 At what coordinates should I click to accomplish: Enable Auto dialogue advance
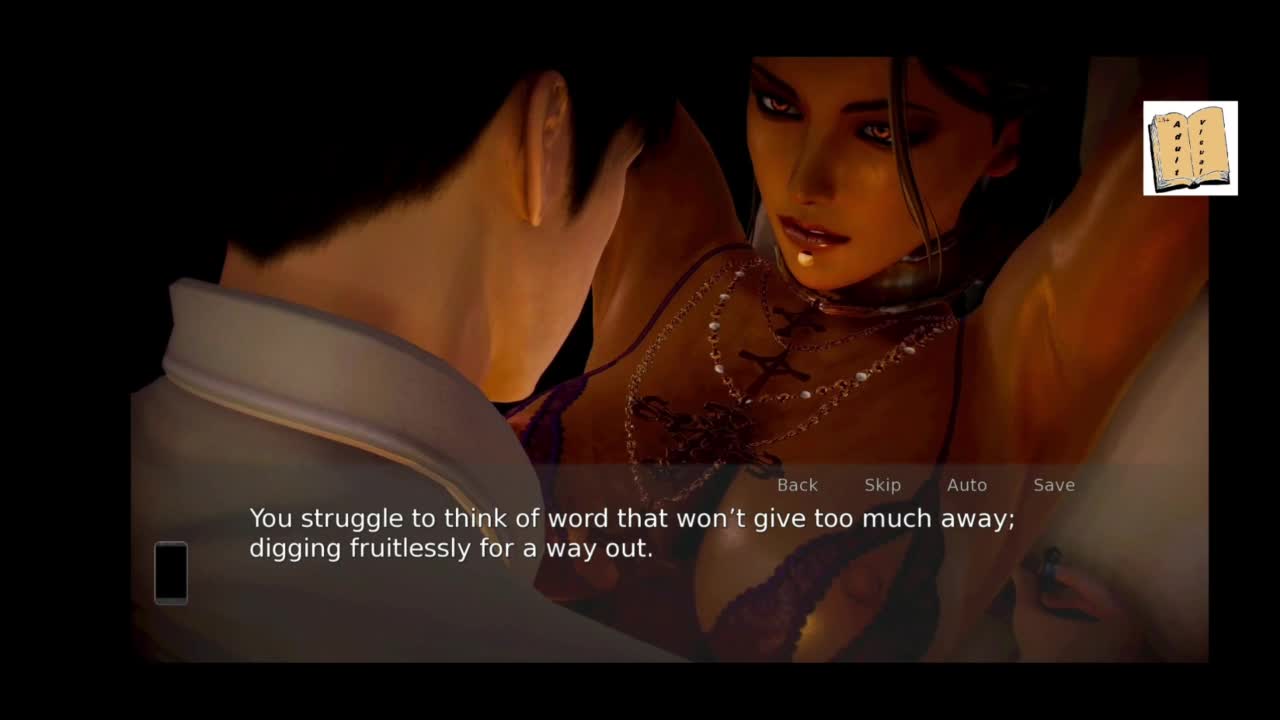click(x=966, y=485)
